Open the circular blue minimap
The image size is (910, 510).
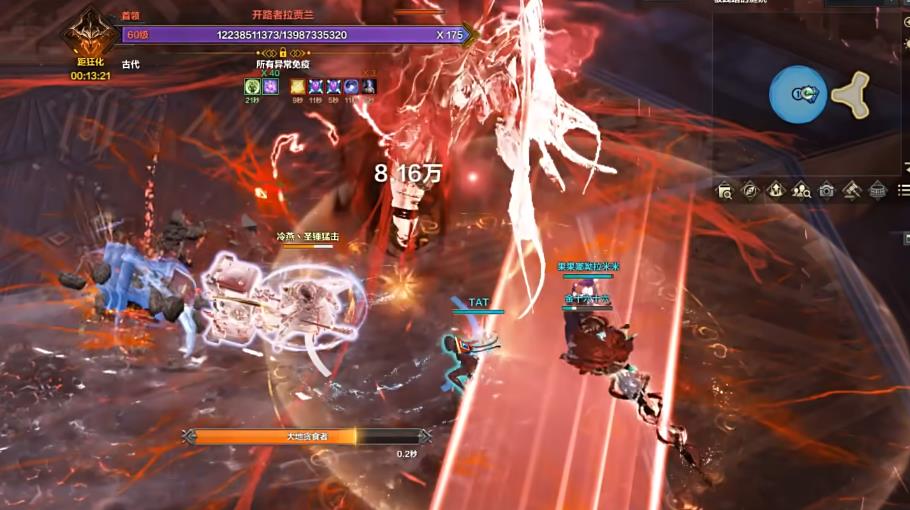[798, 95]
